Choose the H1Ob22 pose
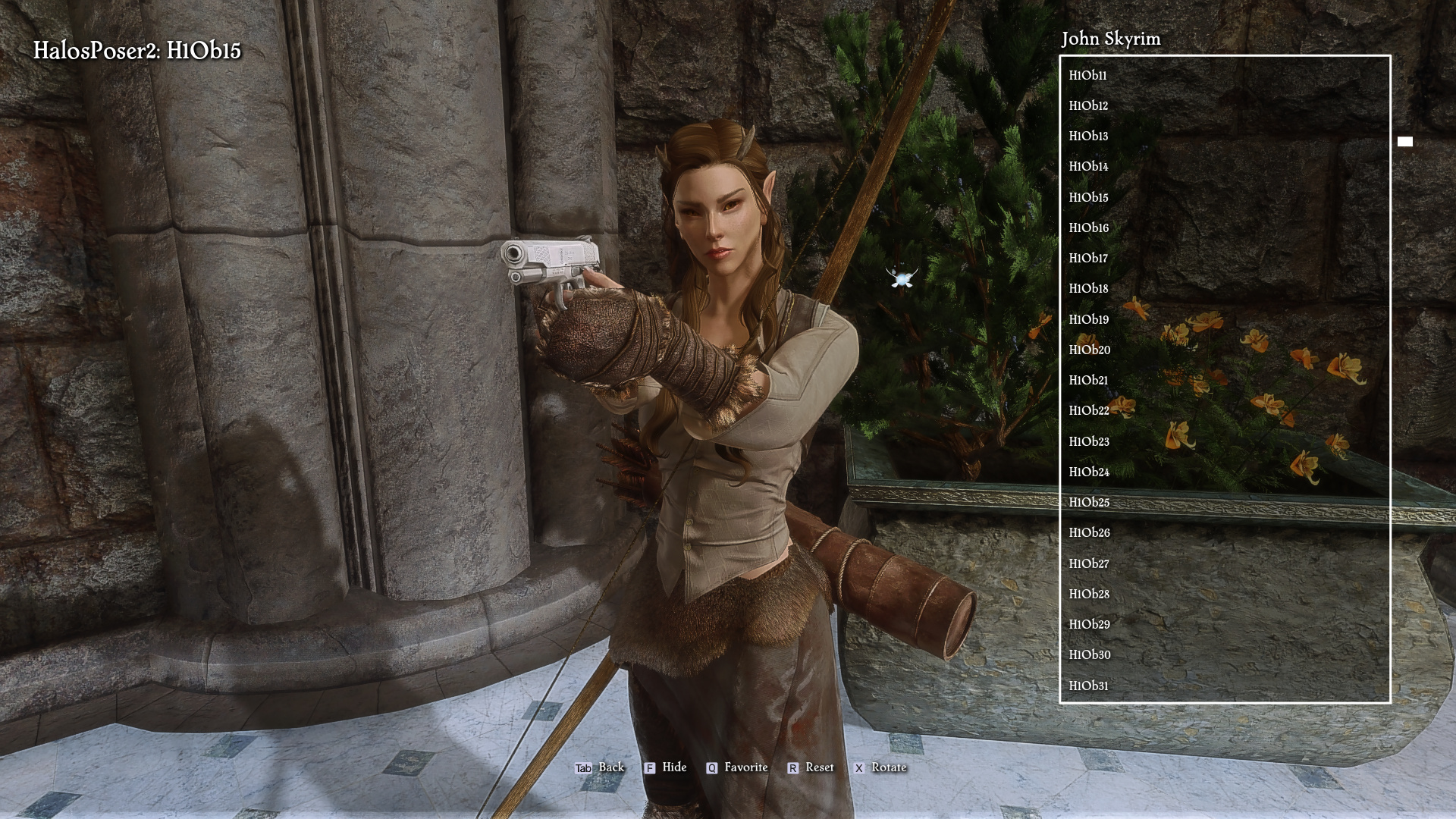This screenshot has height=819, width=1456. 1089,411
